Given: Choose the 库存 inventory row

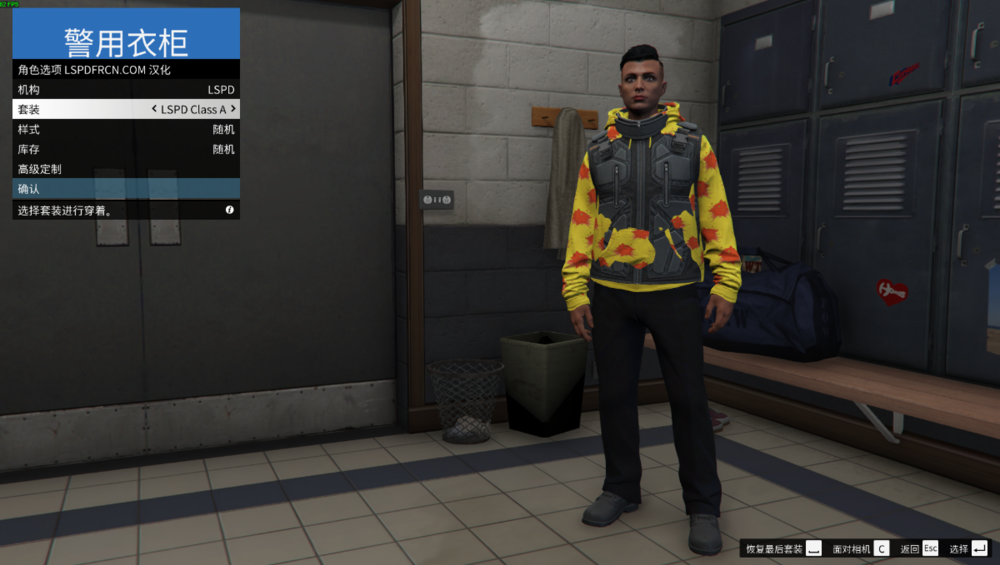Looking at the screenshot, I should [x=125, y=149].
